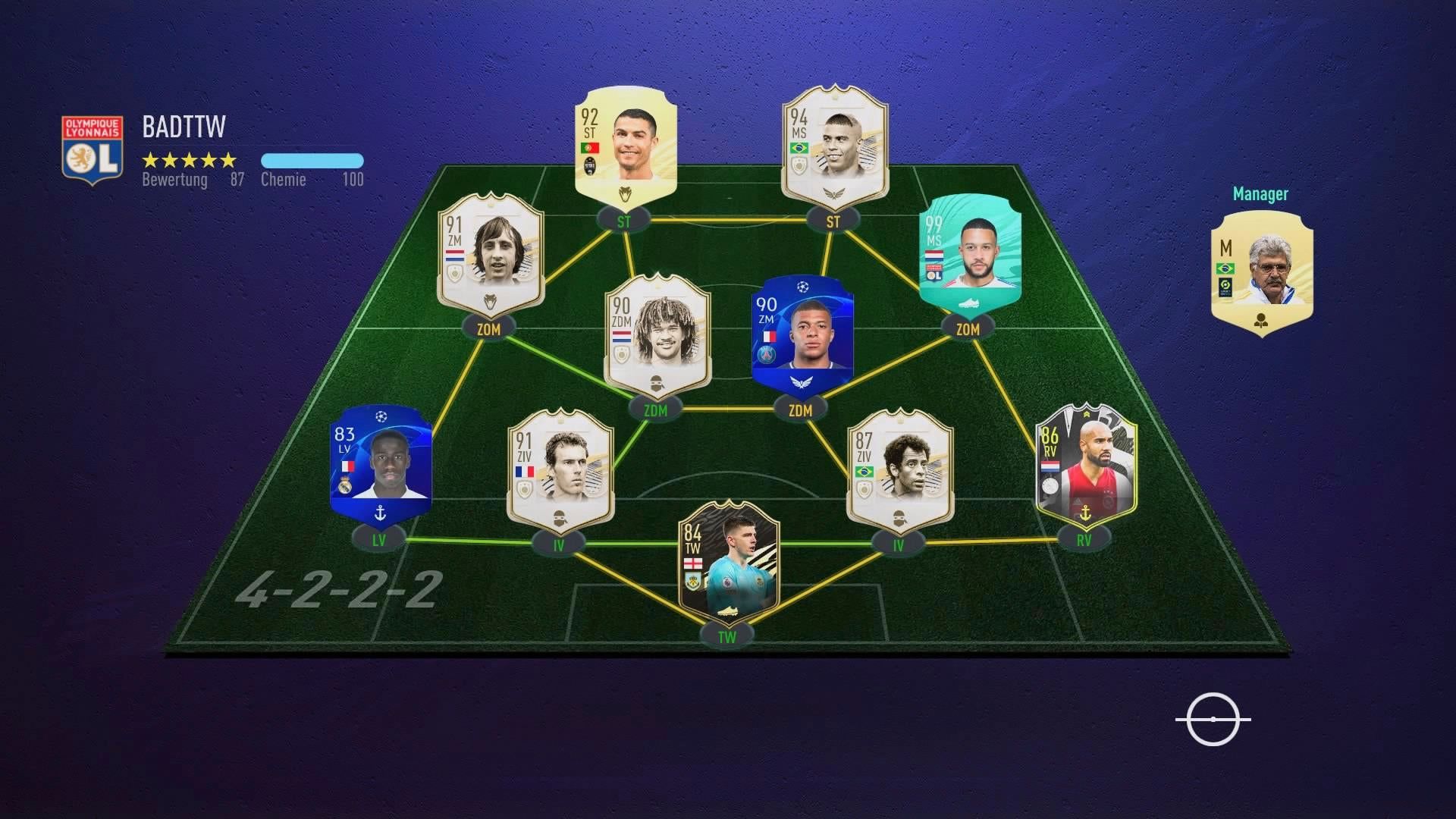
Task: Click the blue chemistry progress bar
Action: pyautogui.click(x=313, y=161)
